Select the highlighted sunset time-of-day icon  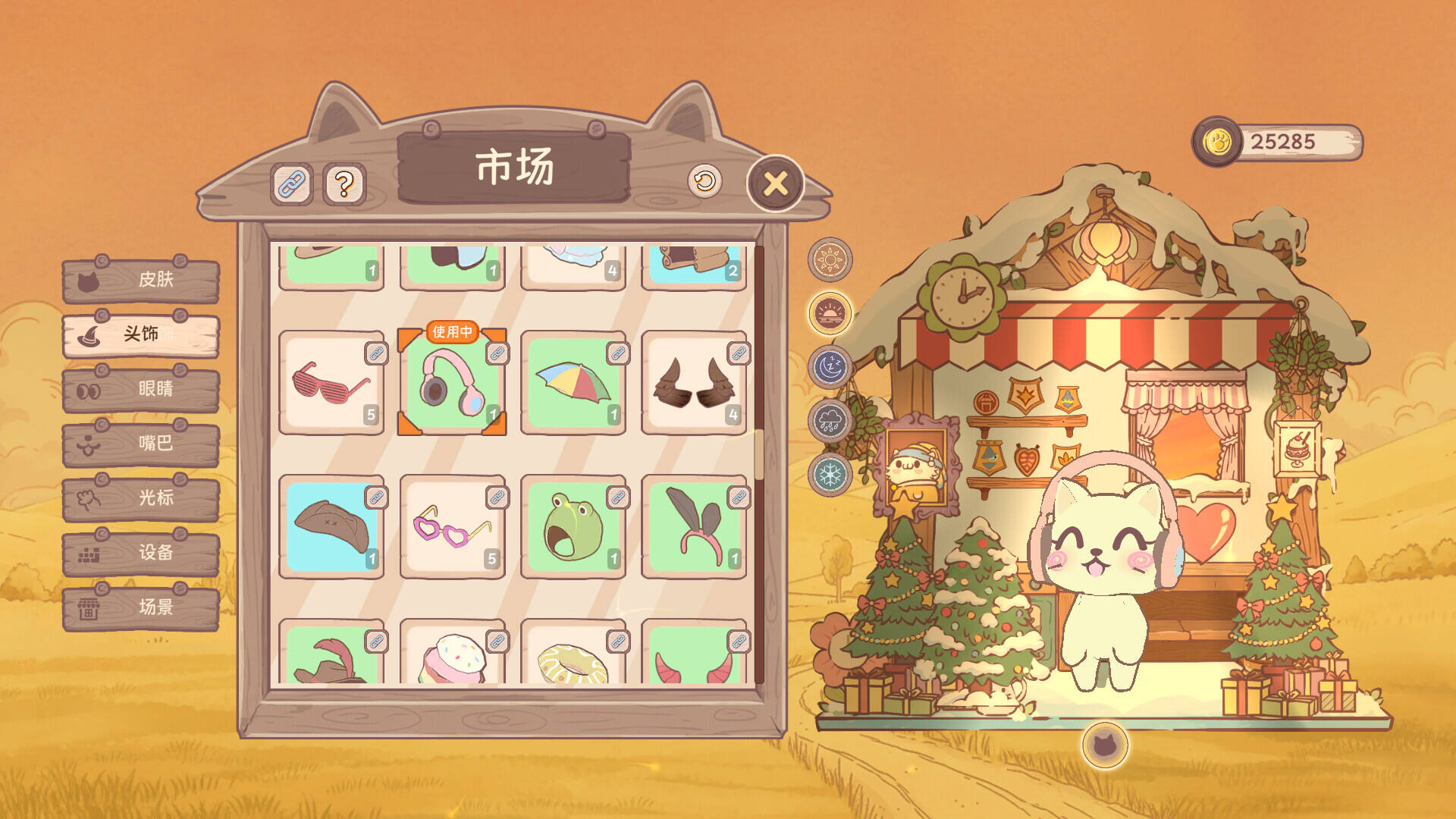(x=831, y=313)
